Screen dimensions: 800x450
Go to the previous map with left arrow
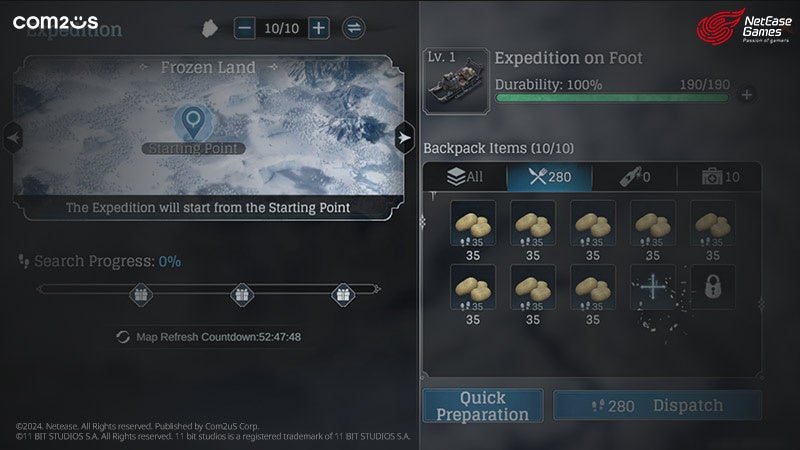pos(13,137)
